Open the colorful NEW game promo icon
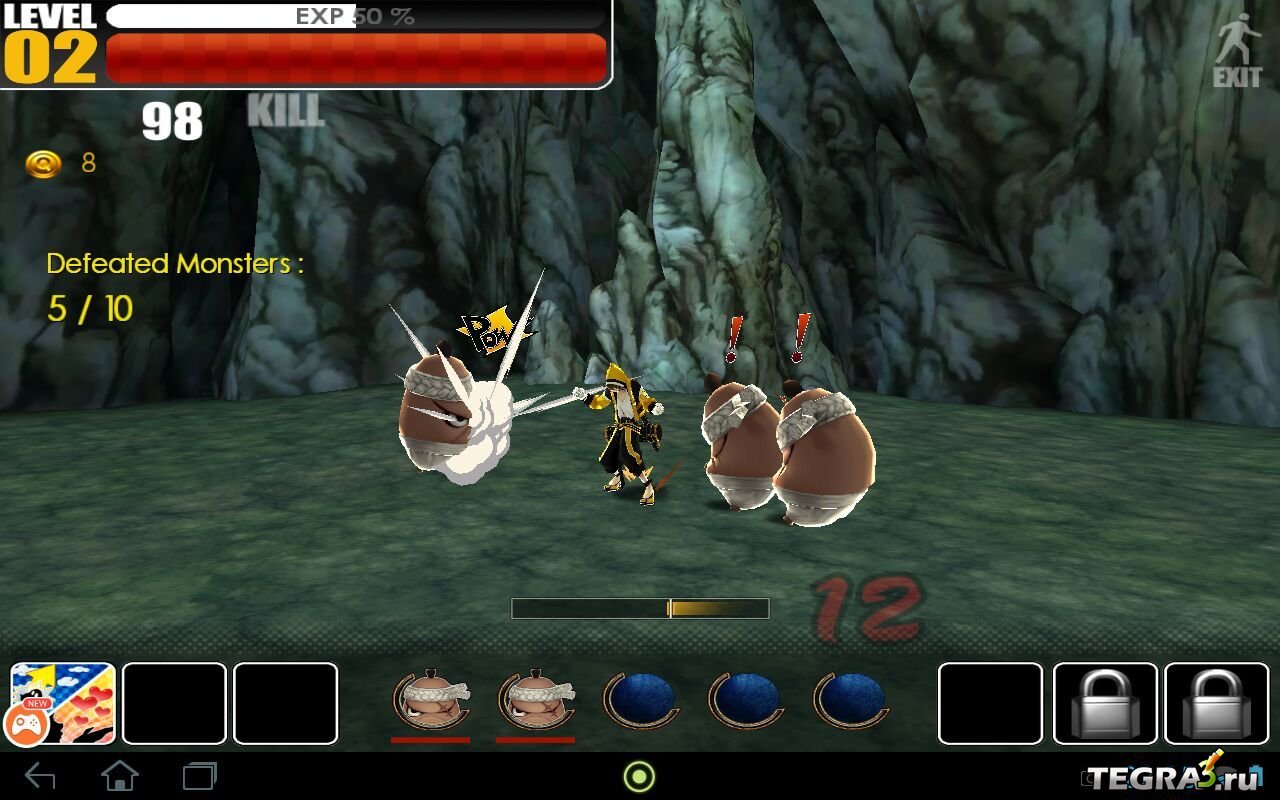 tap(63, 703)
